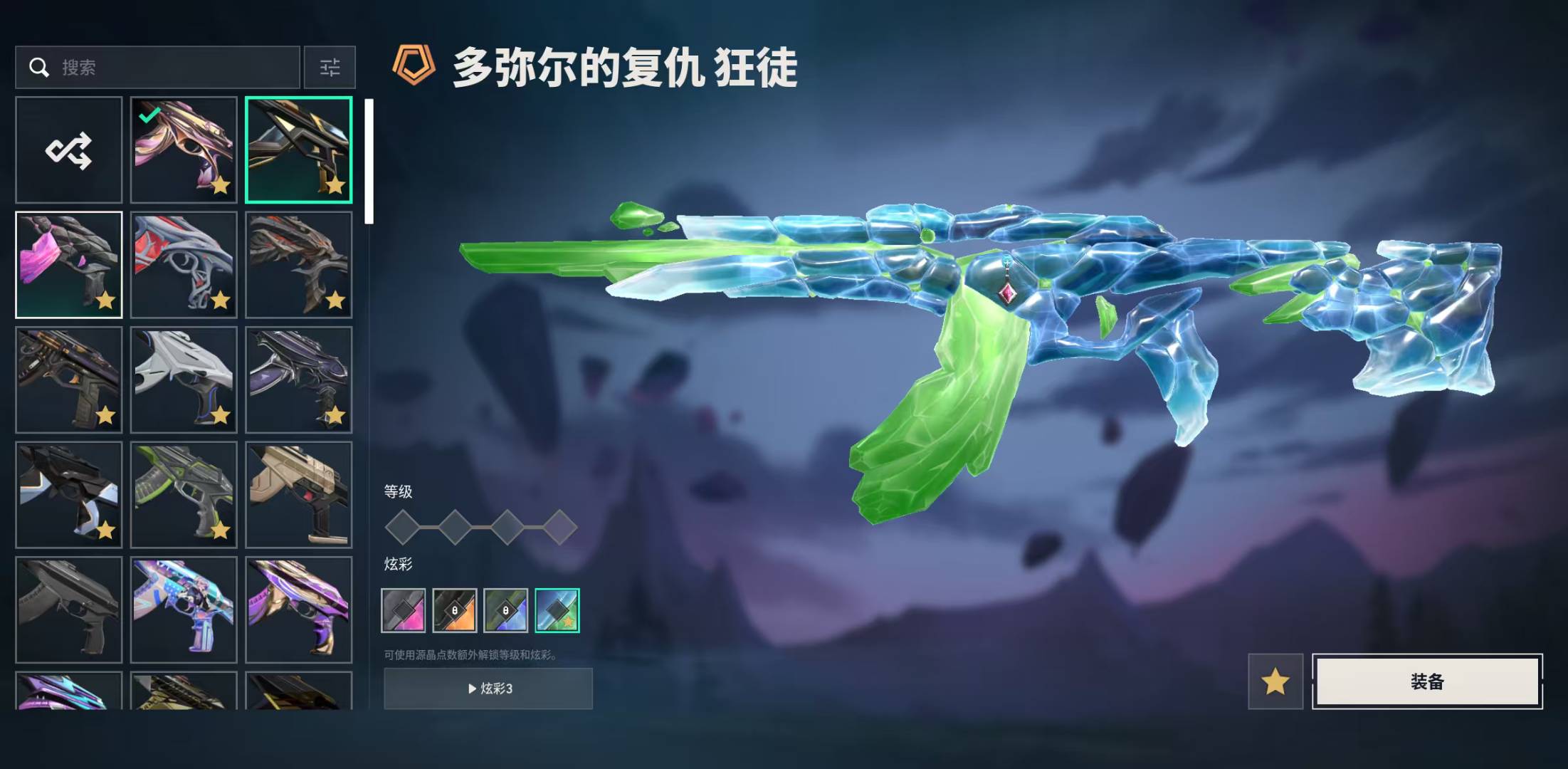Select the pink-magenta chroma swatch
The image size is (1568, 769).
pos(404,610)
